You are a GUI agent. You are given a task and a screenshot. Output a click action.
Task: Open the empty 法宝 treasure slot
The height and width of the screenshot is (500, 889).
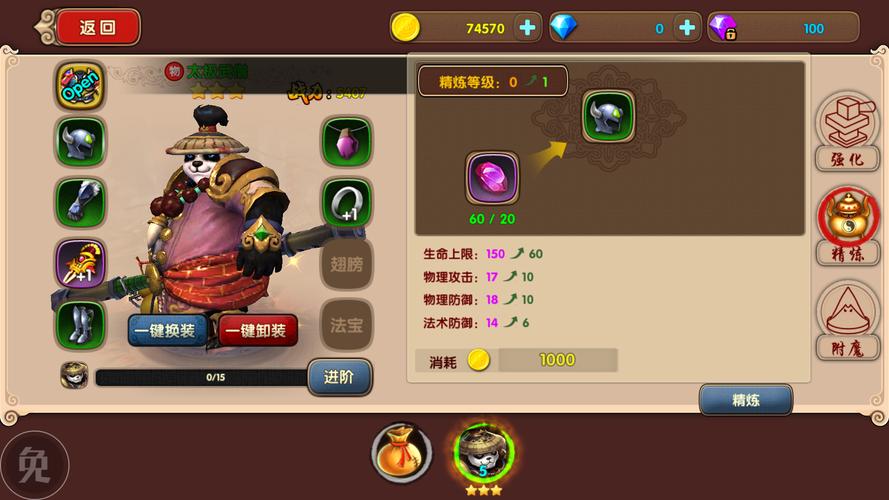click(x=346, y=324)
